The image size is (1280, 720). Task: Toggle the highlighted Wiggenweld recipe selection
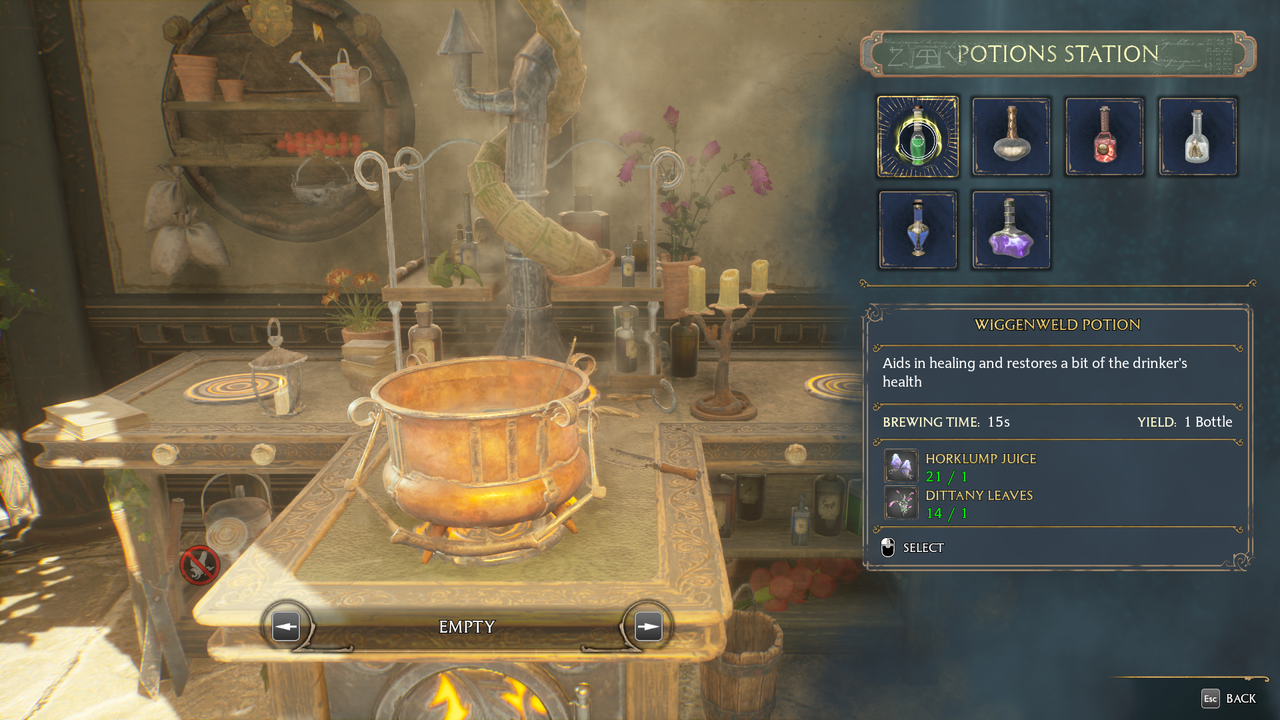(x=917, y=136)
